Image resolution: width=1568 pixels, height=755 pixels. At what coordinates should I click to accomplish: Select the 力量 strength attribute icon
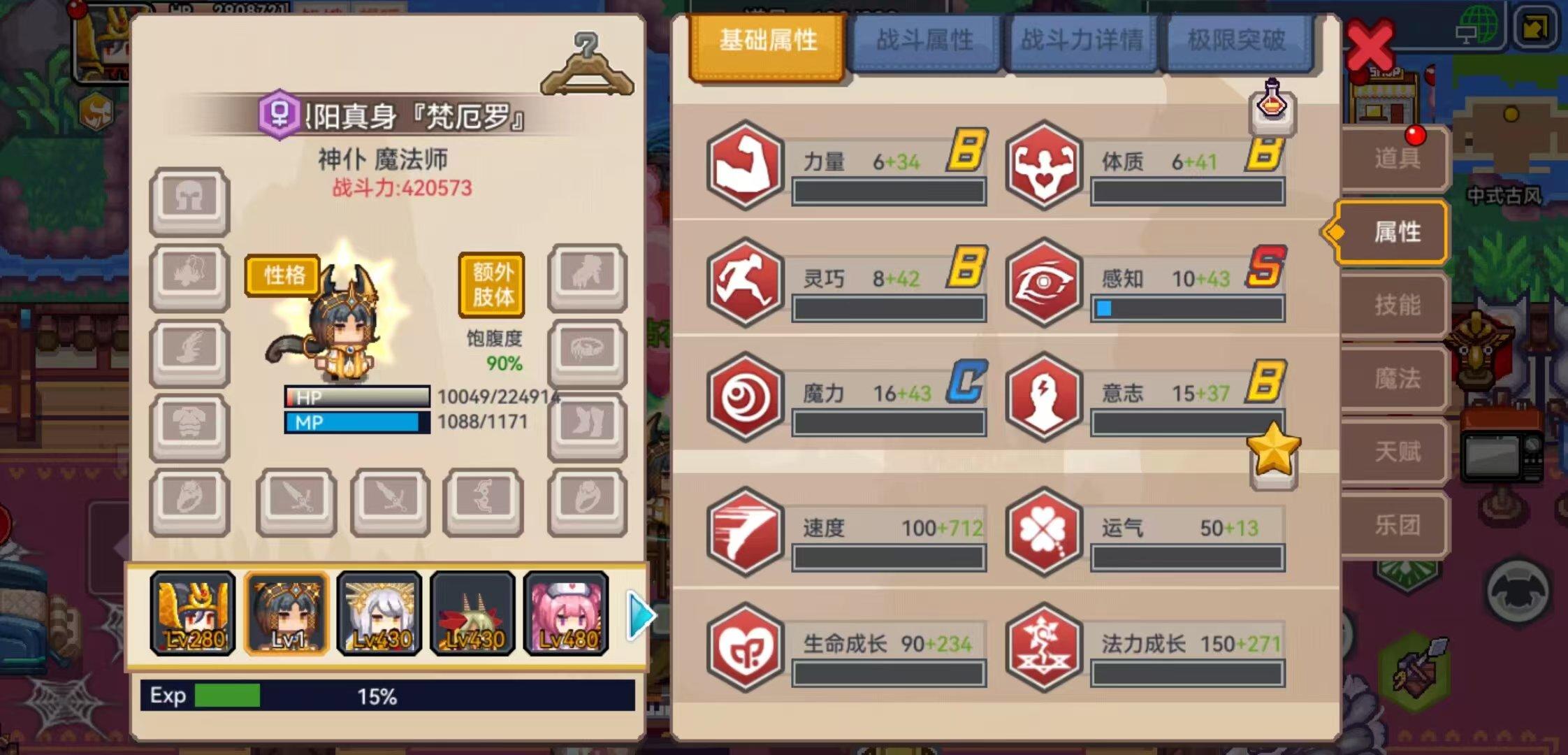(745, 166)
